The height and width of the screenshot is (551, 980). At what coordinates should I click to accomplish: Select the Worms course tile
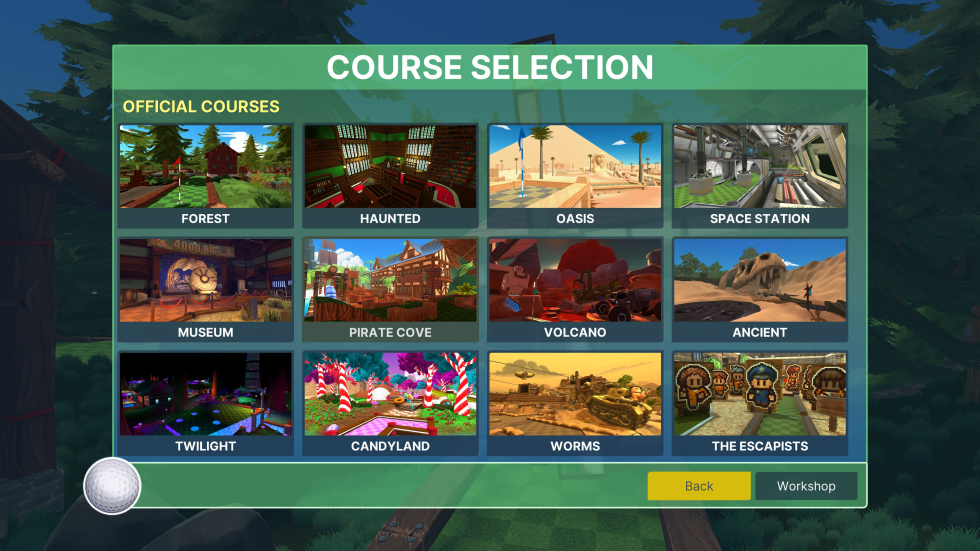pyautogui.click(x=575, y=403)
